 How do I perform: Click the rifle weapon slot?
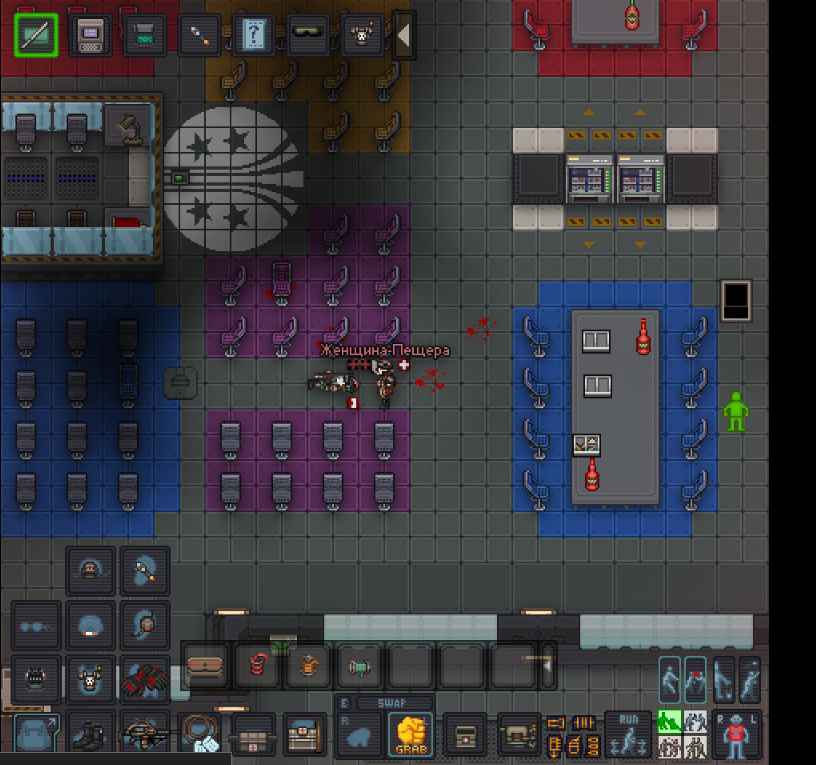pos(144,736)
